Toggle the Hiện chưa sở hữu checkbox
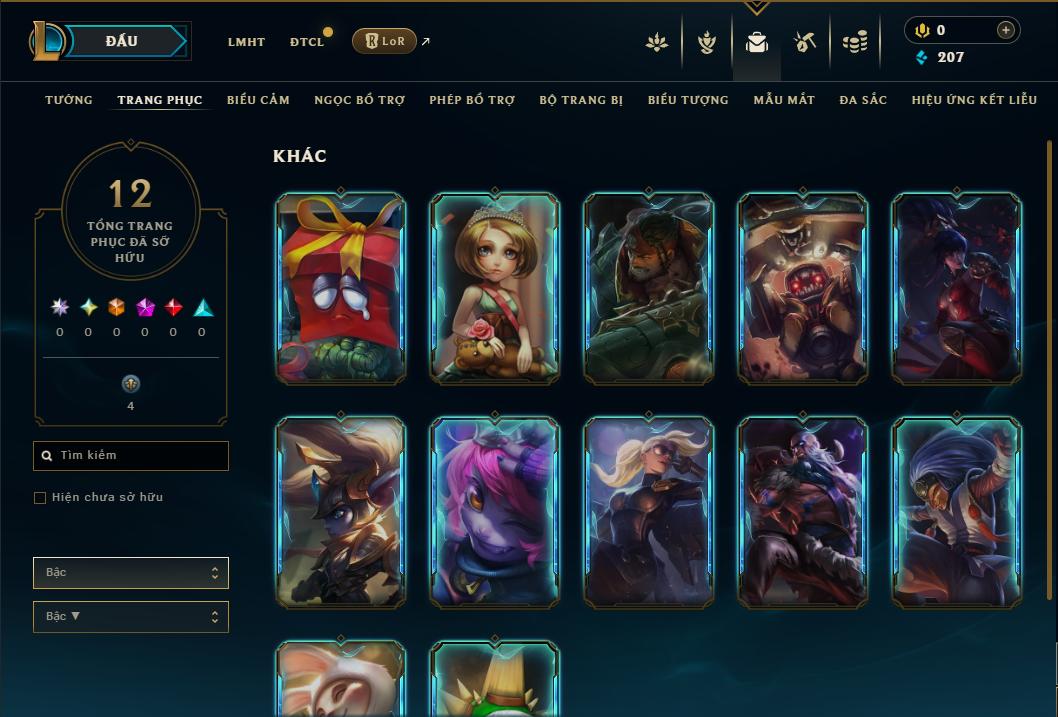 pyautogui.click(x=40, y=498)
